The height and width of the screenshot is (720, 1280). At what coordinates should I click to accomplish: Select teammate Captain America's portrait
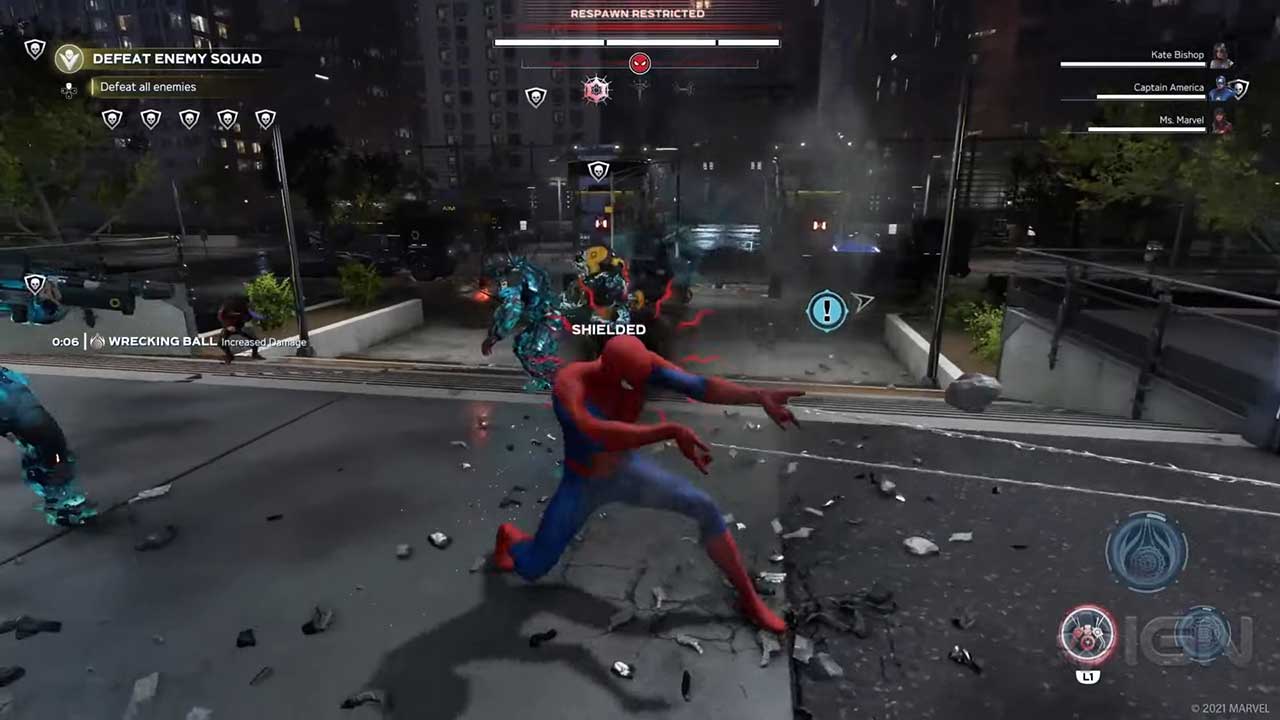(1221, 88)
